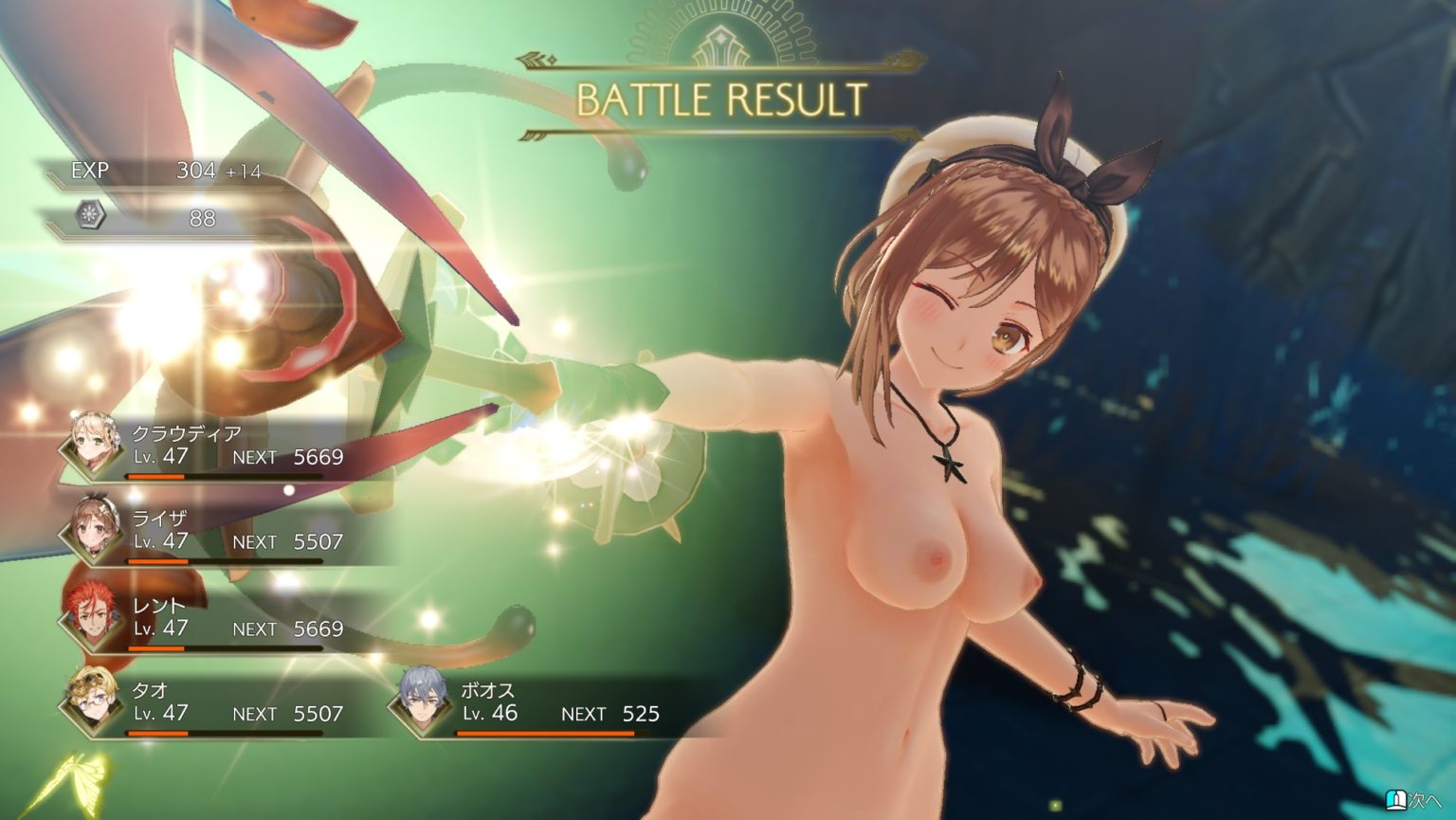This screenshot has height=820, width=1456.
Task: Click Lent's character portrait icon
Action: (91, 614)
